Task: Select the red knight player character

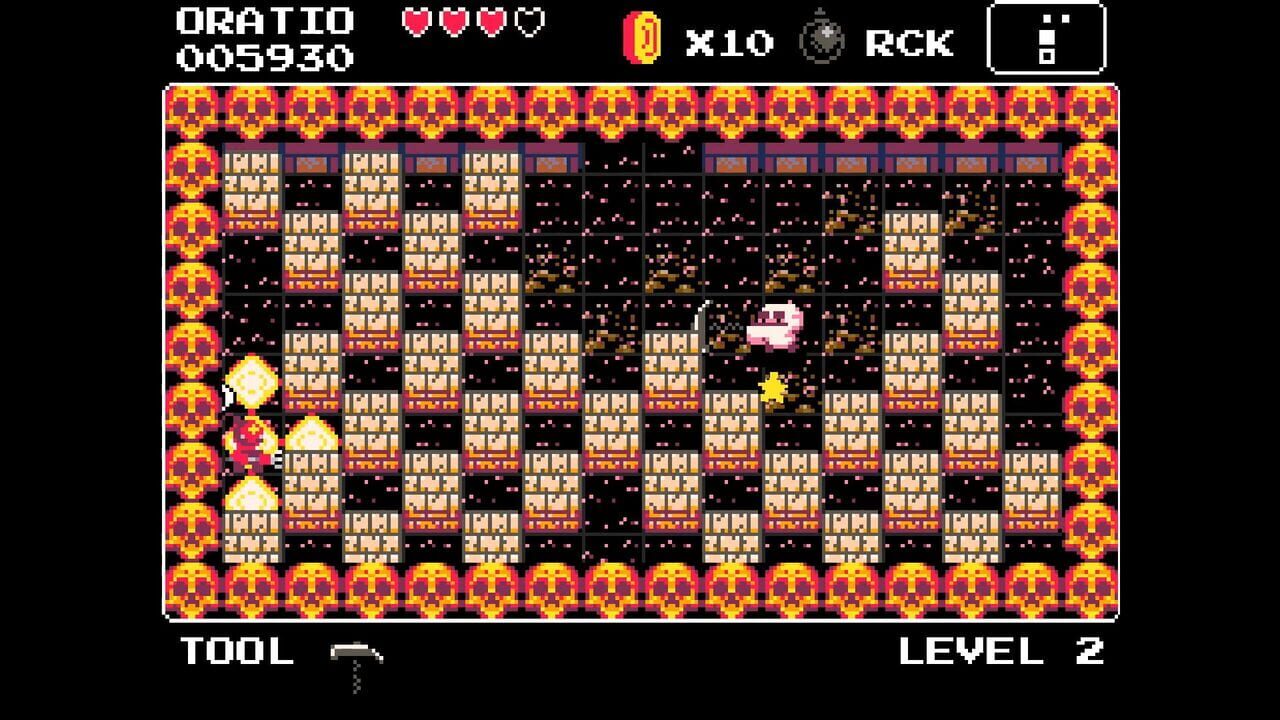Action: point(252,447)
